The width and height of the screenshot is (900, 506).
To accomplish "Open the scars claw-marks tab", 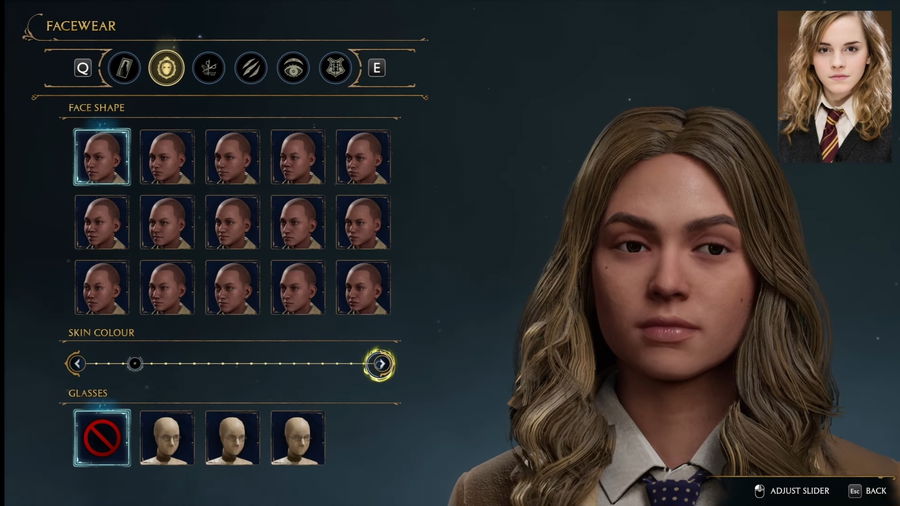I will [x=250, y=68].
